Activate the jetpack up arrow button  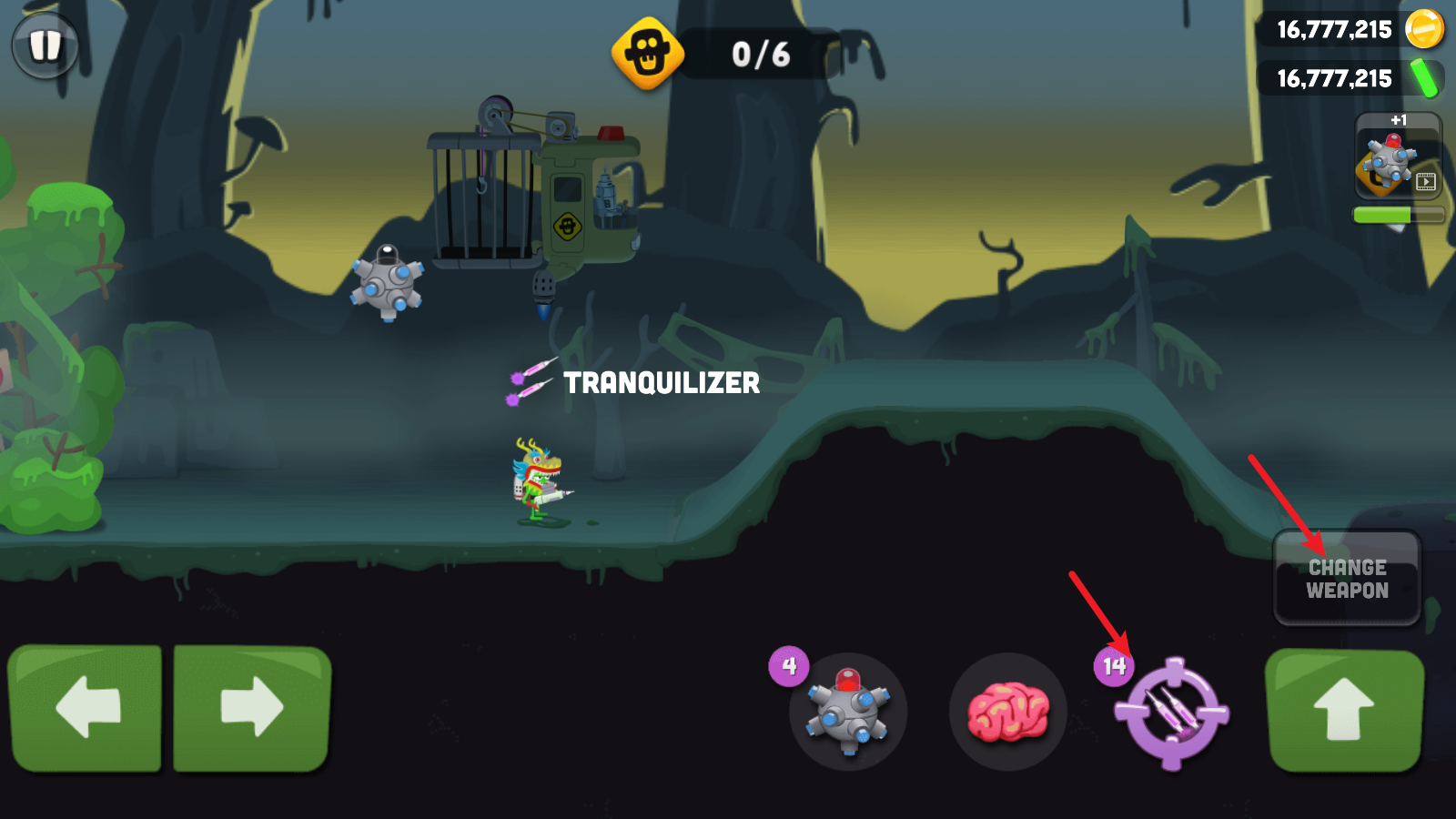pyautogui.click(x=1344, y=710)
